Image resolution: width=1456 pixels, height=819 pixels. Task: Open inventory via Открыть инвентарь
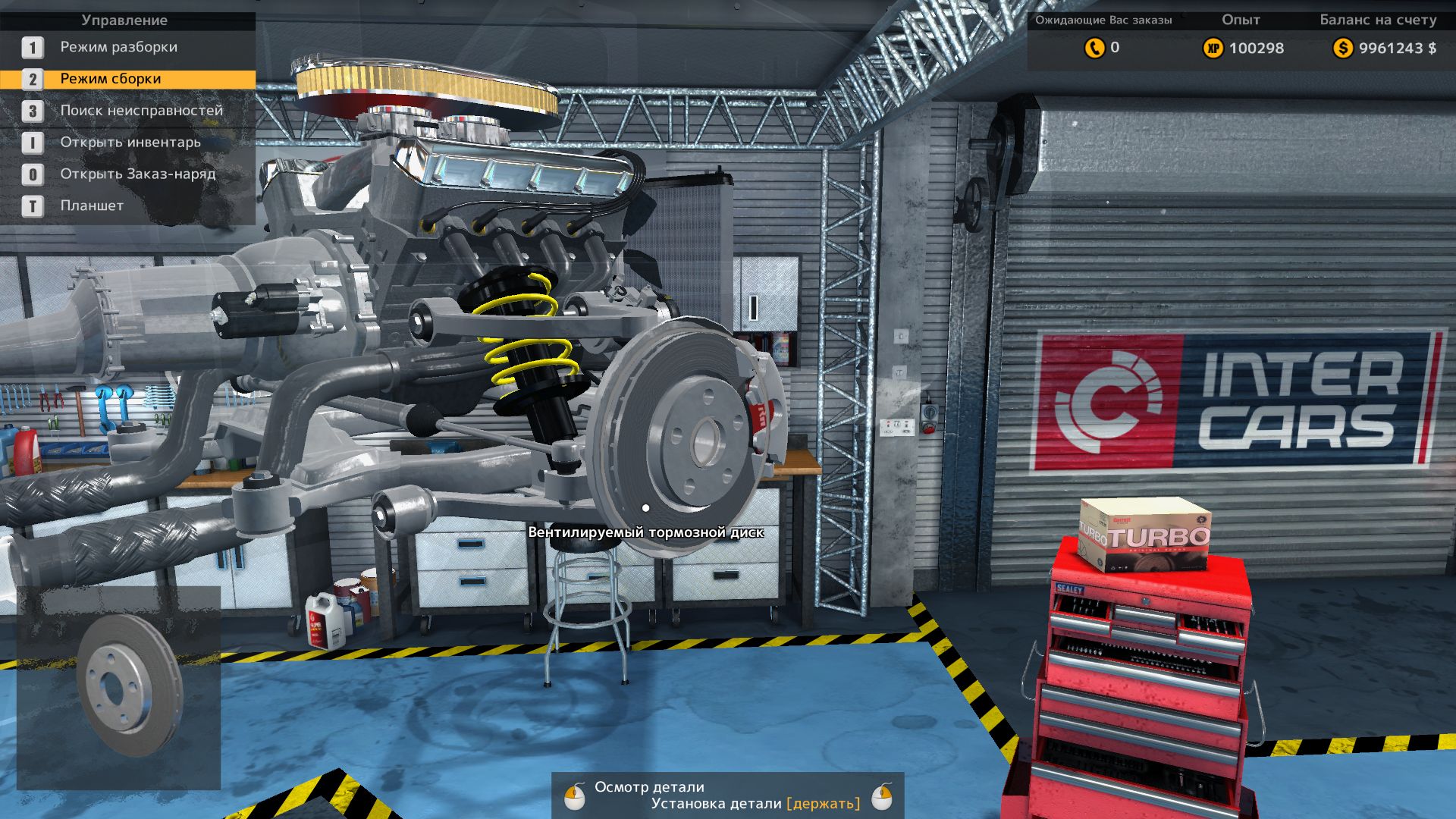tap(130, 143)
